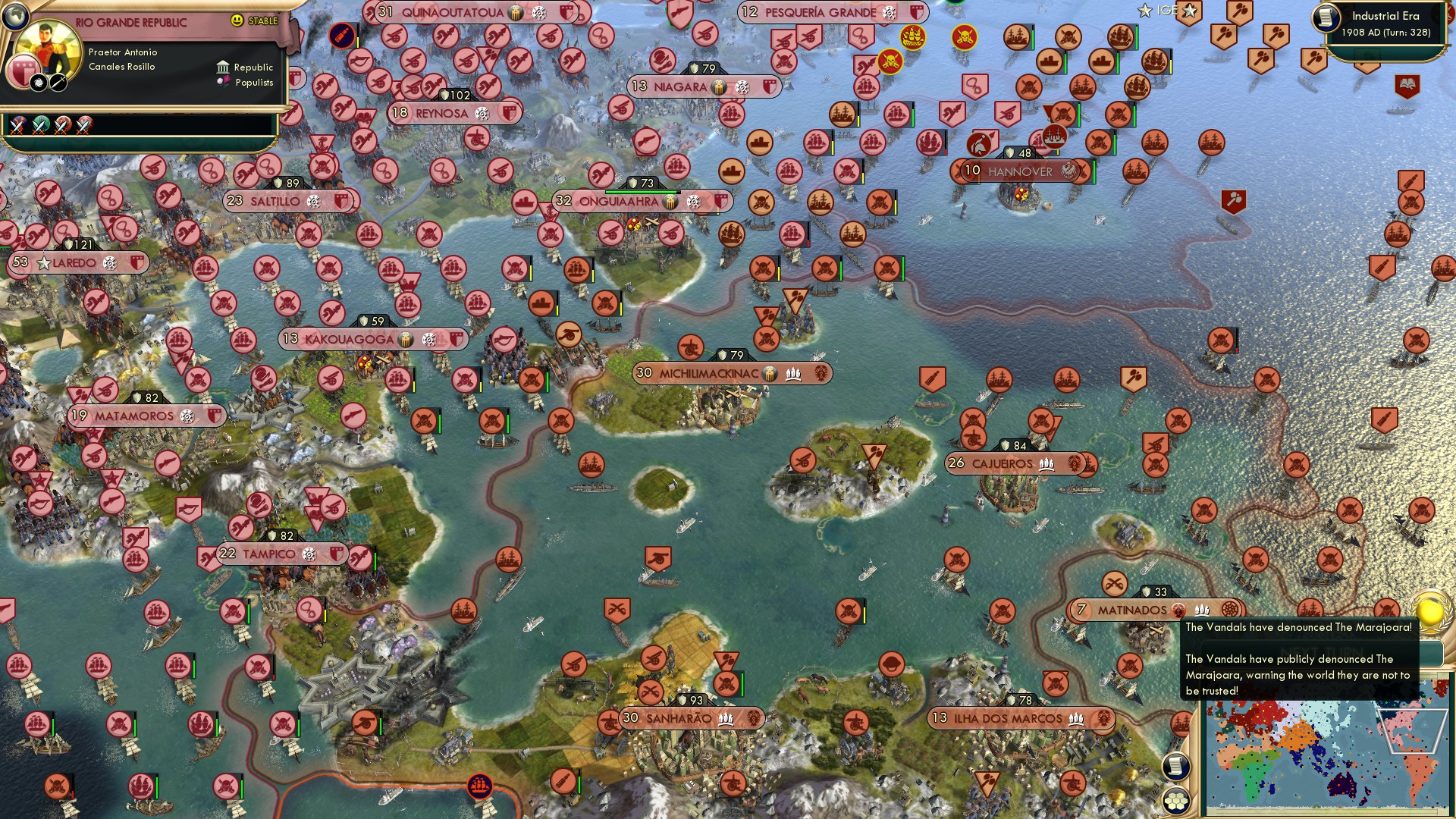1456x819 pixels.
Task: Open the notification log scroll icon near minimap
Action: 1176,767
